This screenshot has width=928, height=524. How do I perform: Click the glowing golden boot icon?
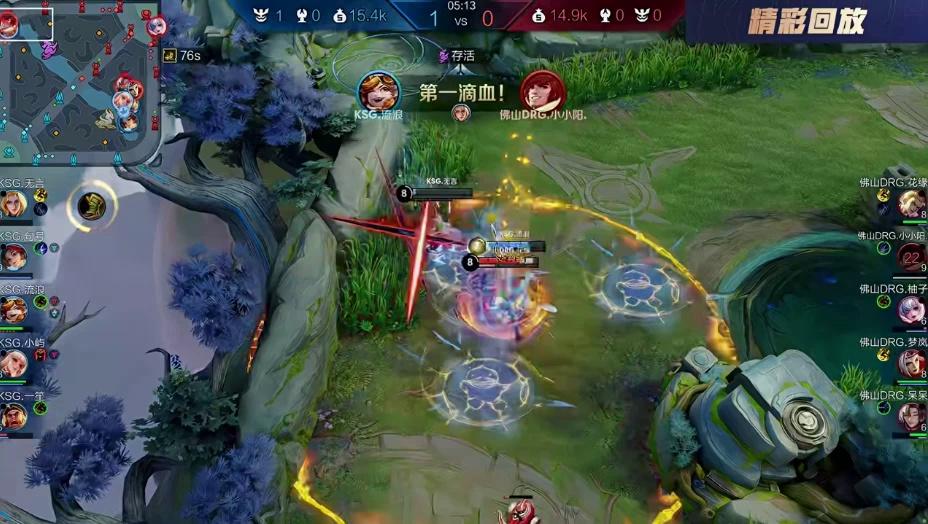(x=92, y=206)
